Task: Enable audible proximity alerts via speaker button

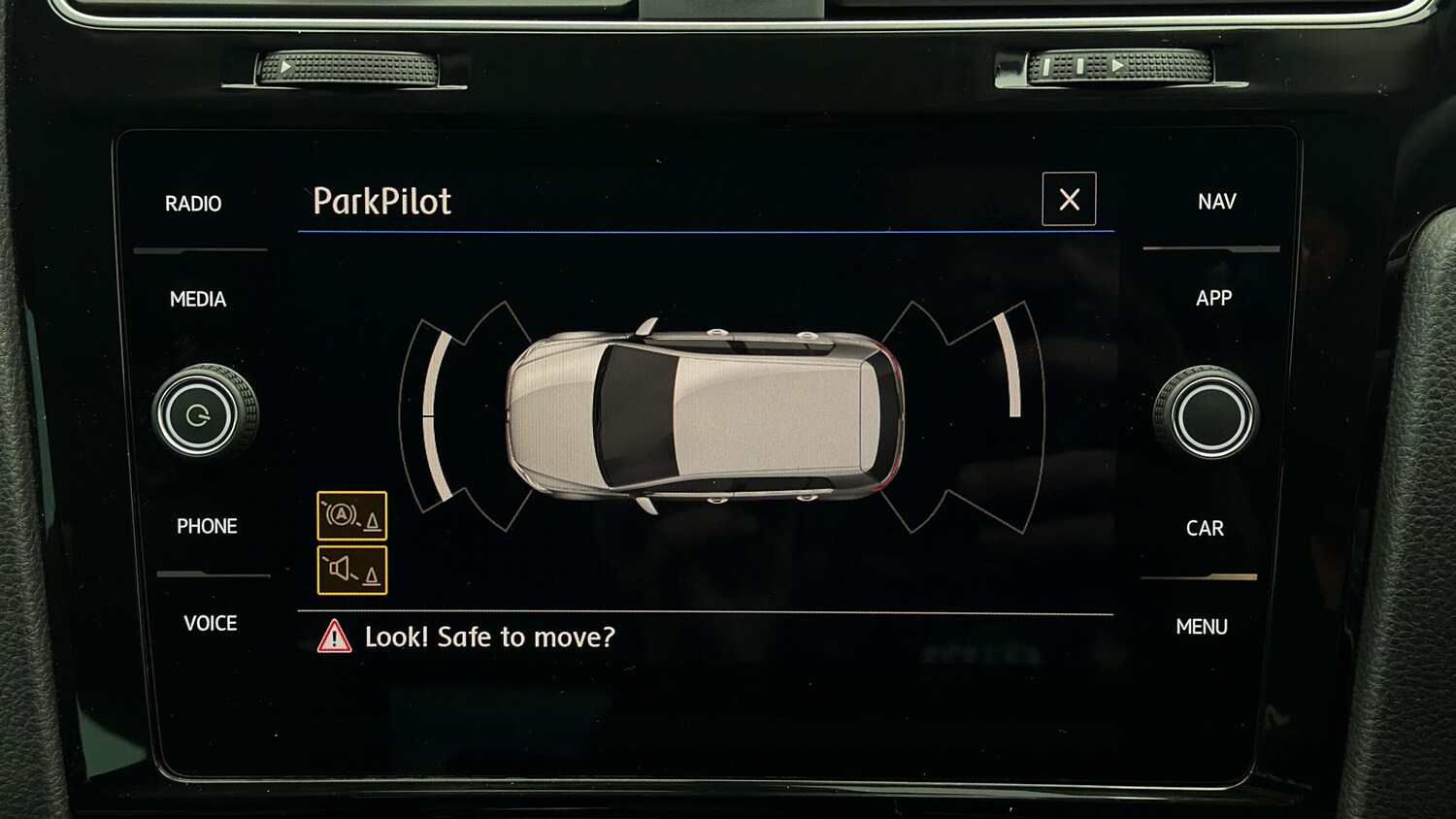Action: click(x=351, y=568)
